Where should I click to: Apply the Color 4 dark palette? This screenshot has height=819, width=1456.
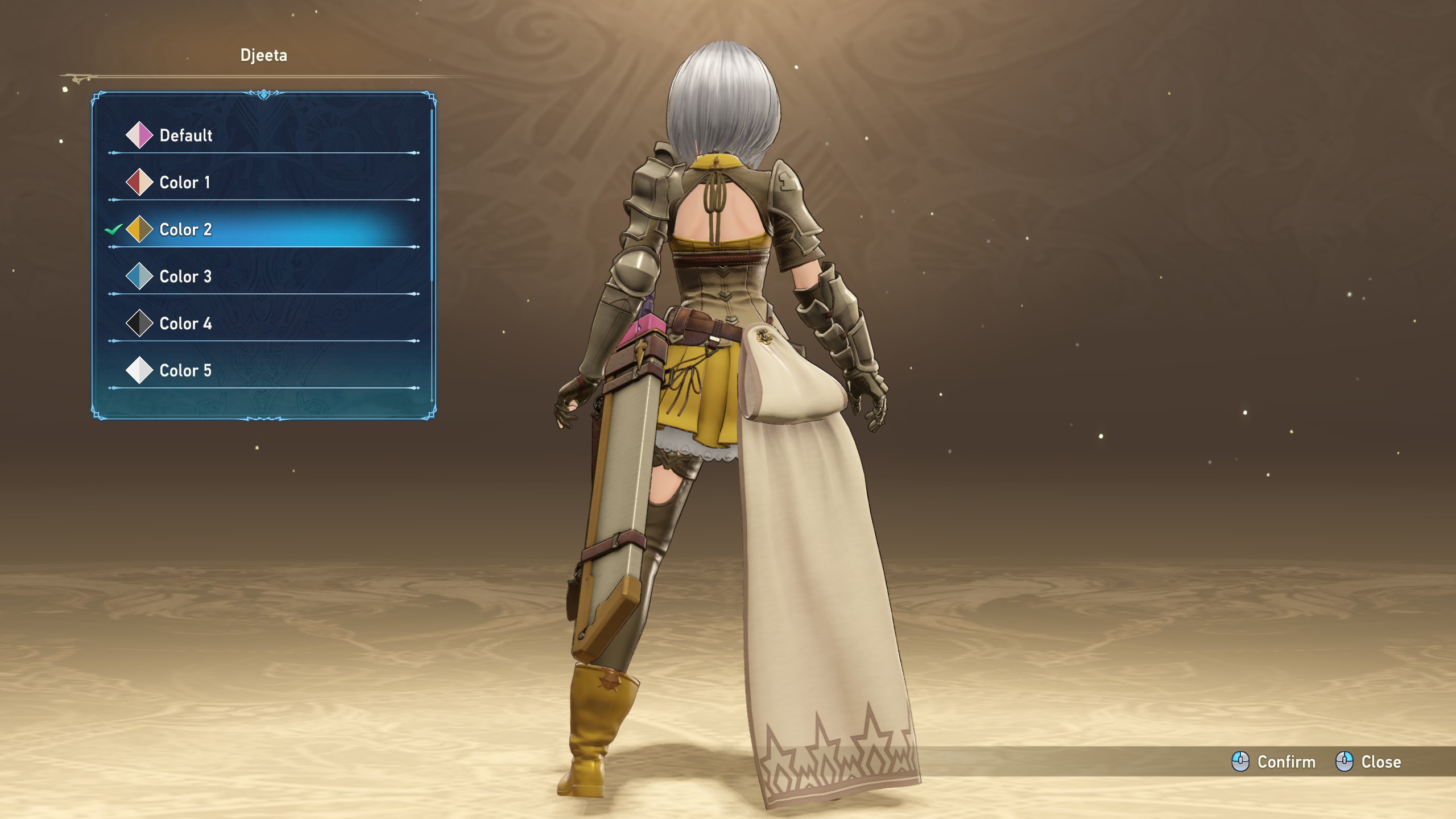click(185, 324)
